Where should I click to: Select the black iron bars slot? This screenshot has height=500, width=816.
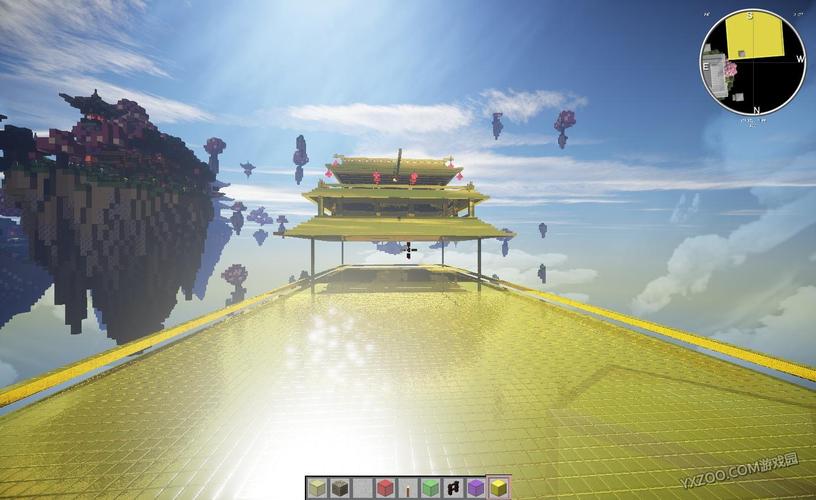click(x=453, y=488)
